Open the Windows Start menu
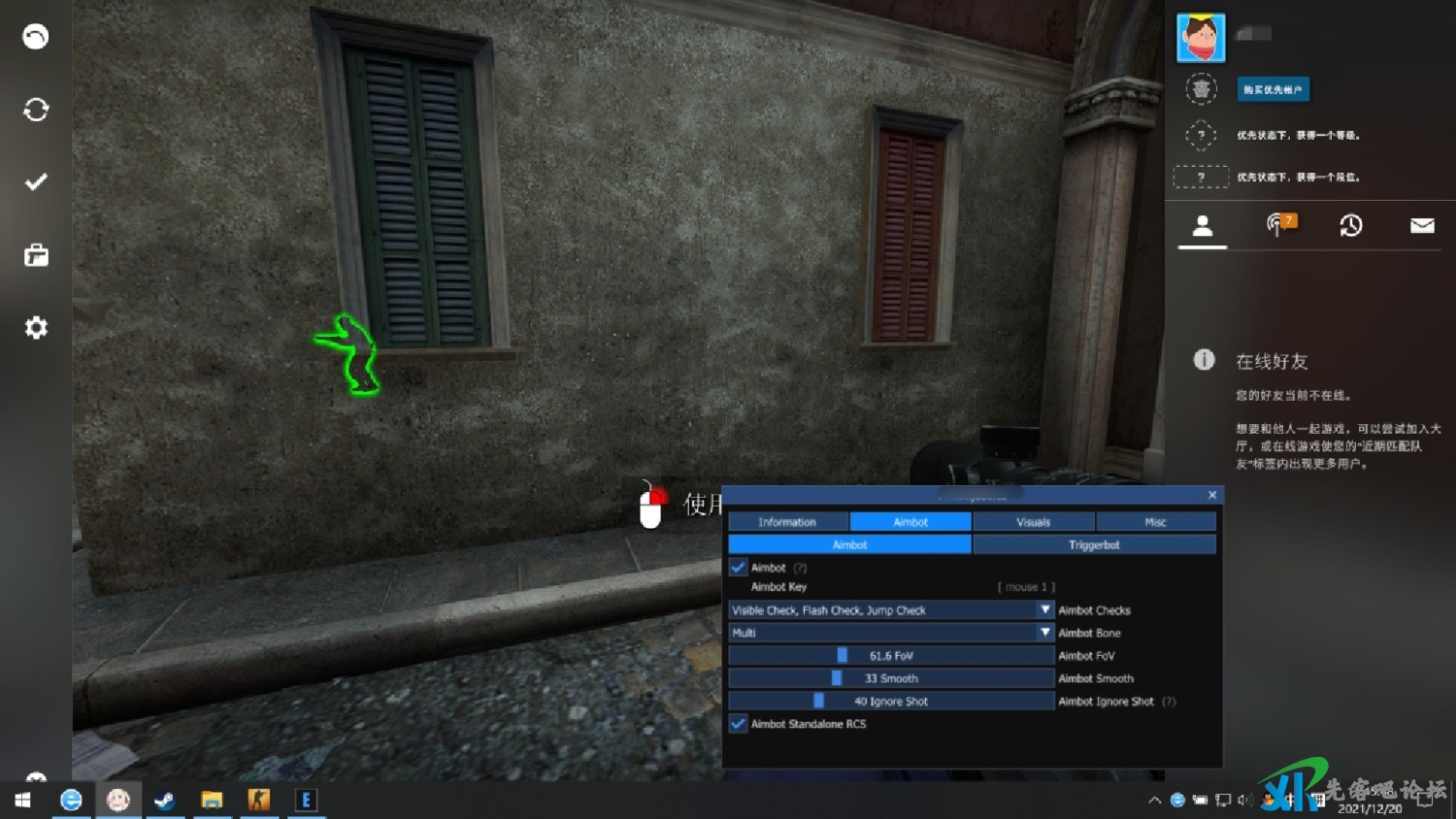This screenshot has width=1456, height=819. 22,800
